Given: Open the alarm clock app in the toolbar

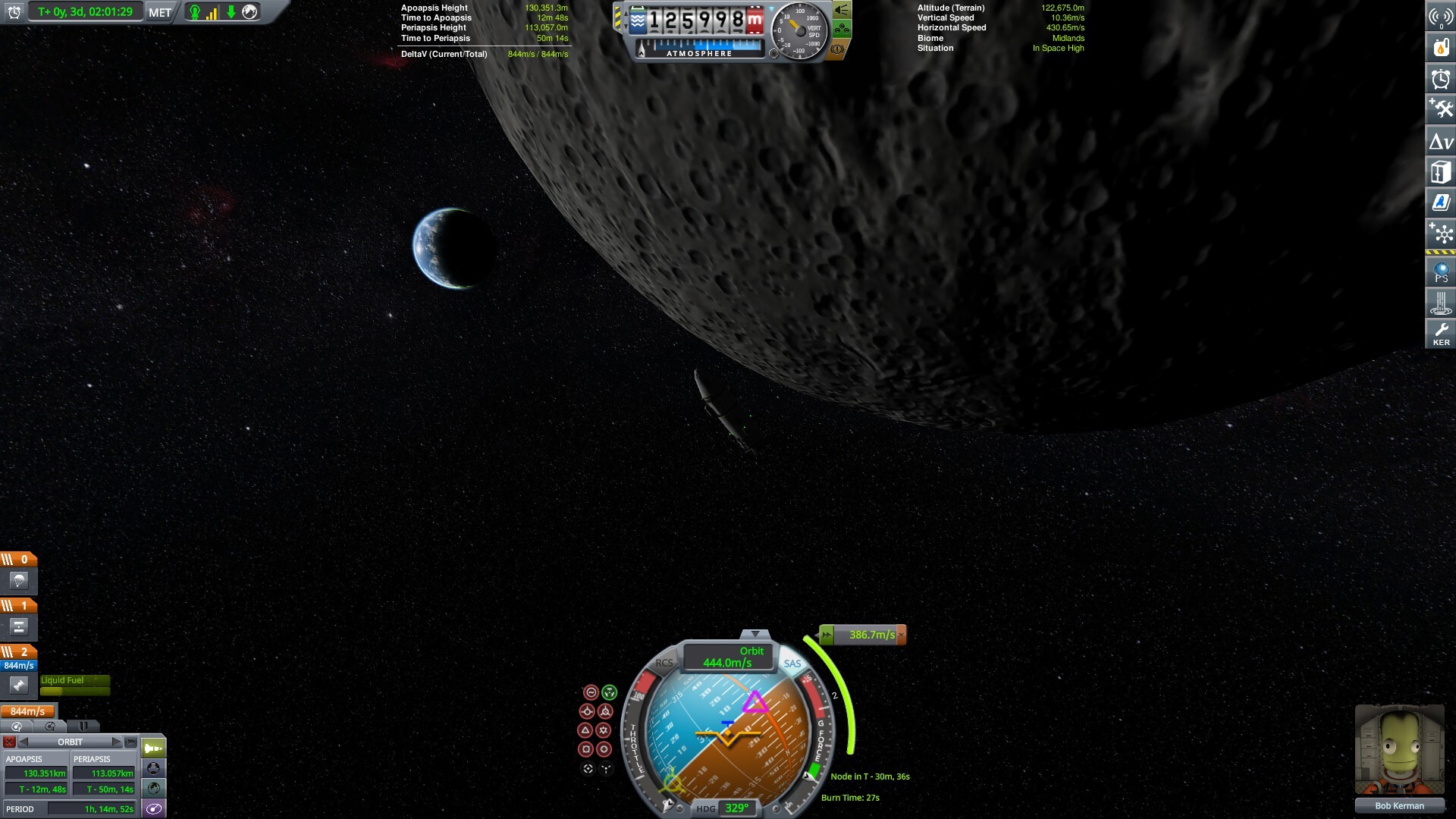Looking at the screenshot, I should (x=1441, y=79).
